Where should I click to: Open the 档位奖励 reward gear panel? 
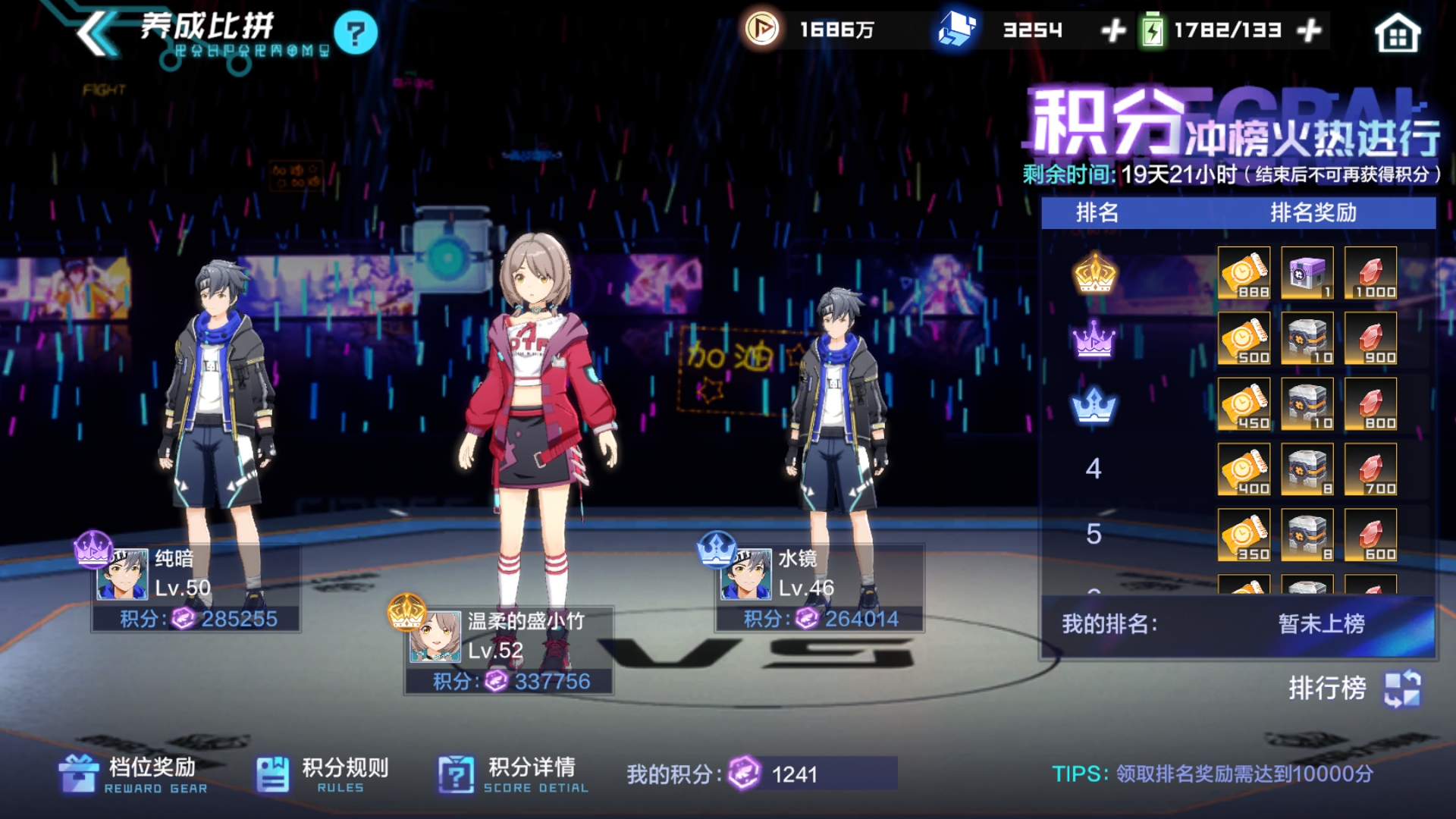point(133,774)
